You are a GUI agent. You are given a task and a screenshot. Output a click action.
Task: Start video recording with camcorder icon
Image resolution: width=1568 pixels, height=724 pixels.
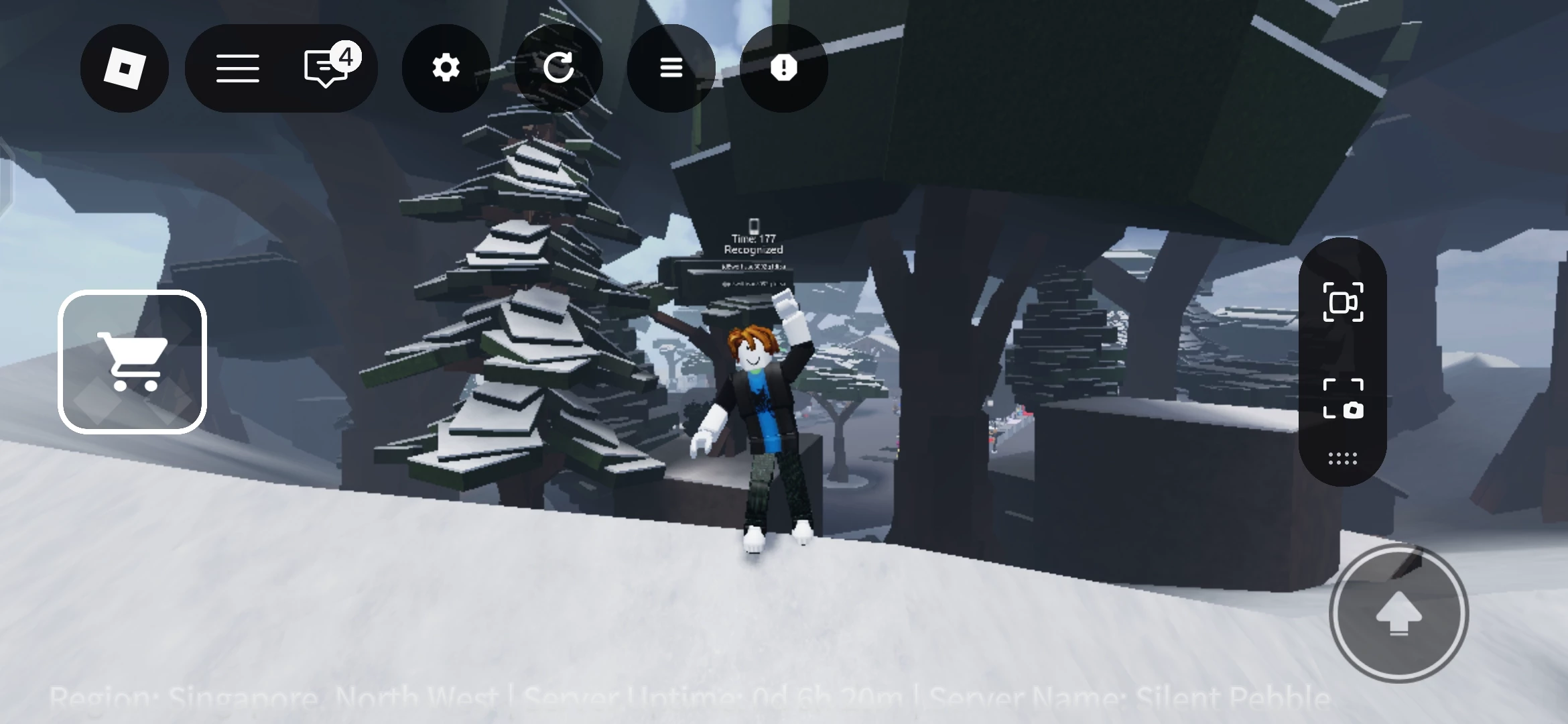pos(1343,302)
